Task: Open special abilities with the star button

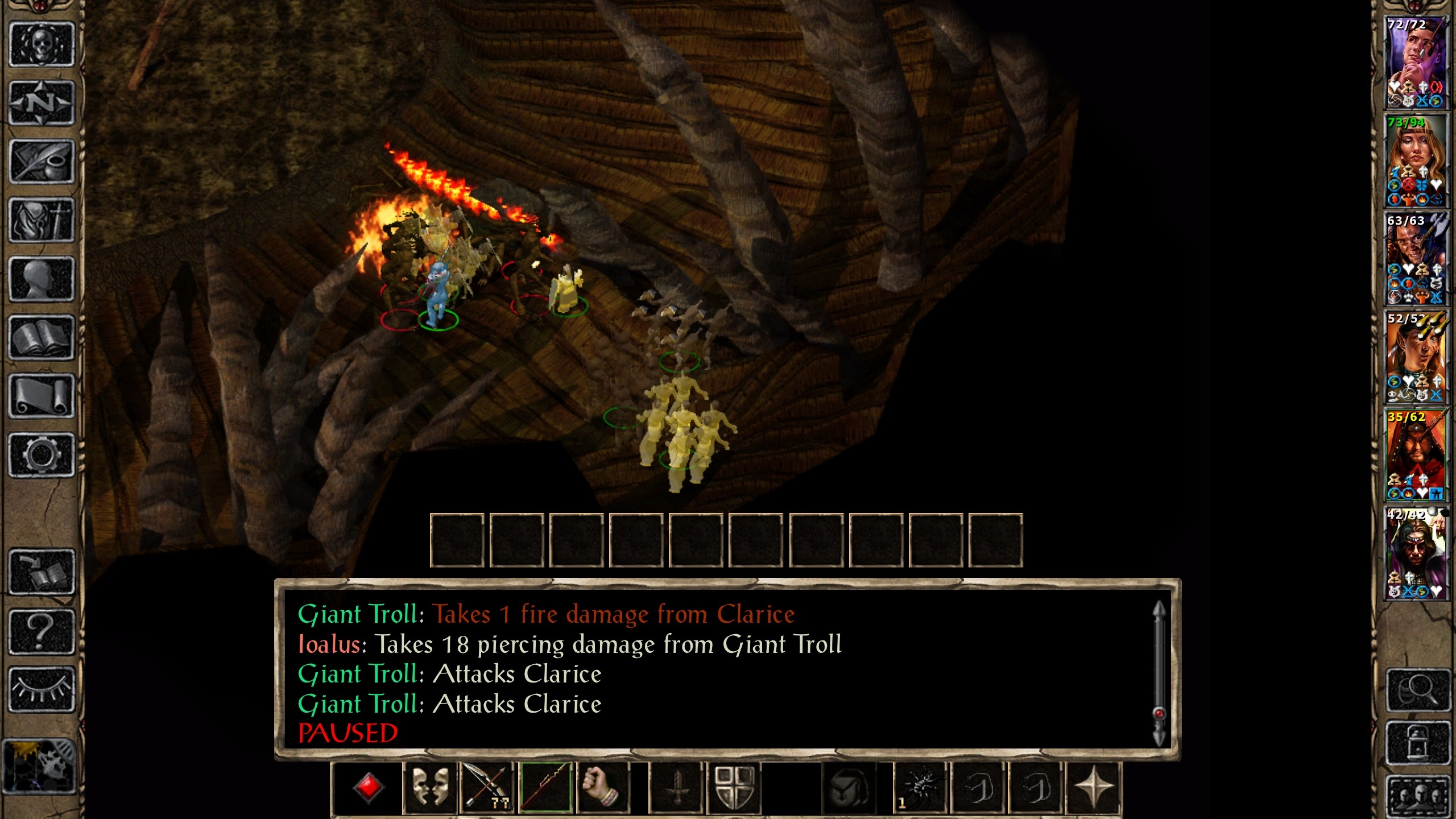Action: click(x=1093, y=788)
